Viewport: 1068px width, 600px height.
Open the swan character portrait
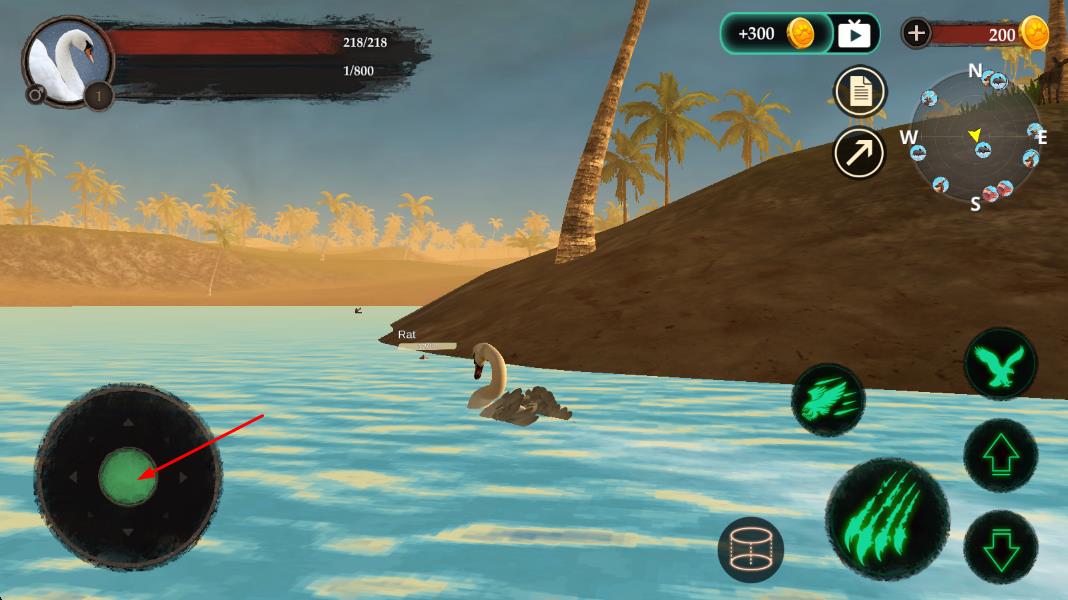click(66, 62)
